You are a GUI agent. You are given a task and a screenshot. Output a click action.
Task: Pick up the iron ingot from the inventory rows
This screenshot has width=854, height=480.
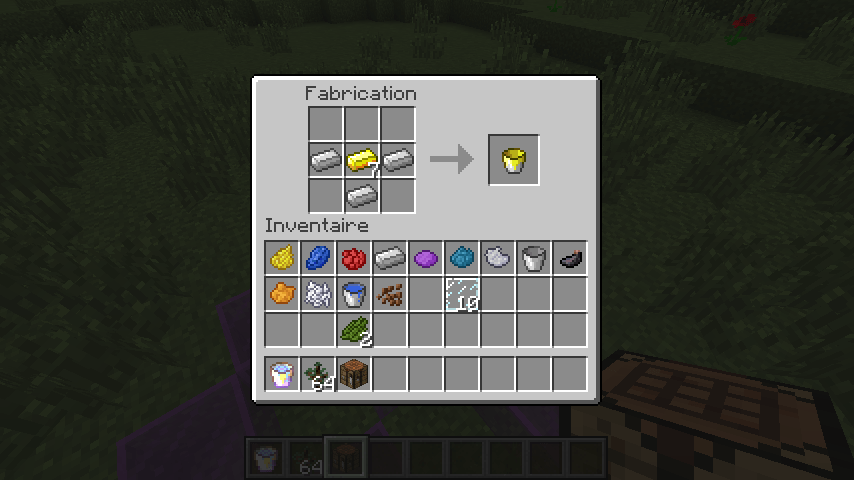(390, 259)
